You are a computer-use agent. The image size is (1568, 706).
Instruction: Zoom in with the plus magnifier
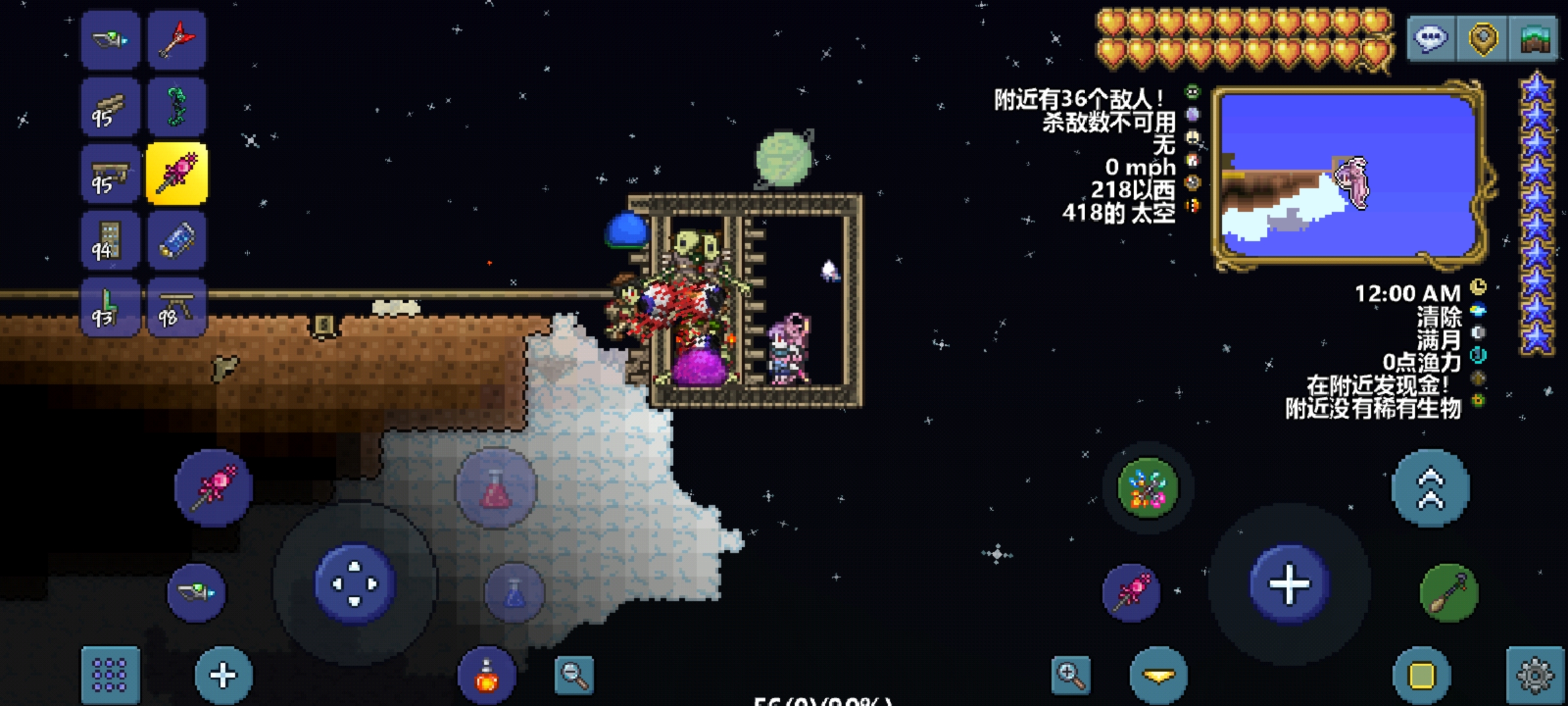click(x=1071, y=675)
